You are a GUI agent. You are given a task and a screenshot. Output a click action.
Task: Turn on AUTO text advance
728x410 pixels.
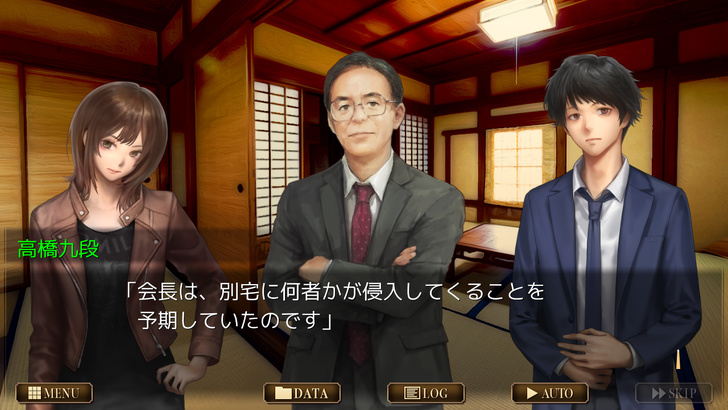coord(550,393)
